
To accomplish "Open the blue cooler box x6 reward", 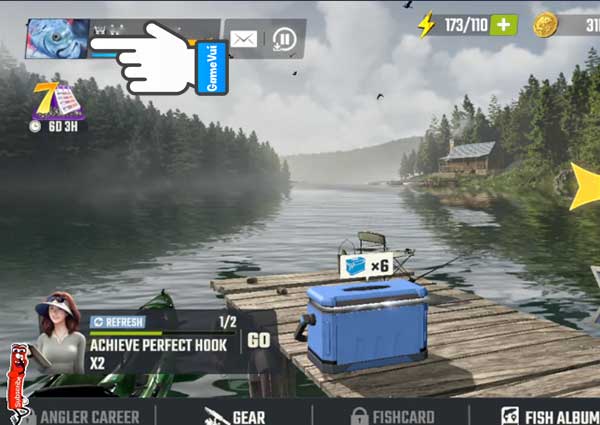I will coord(366,322).
